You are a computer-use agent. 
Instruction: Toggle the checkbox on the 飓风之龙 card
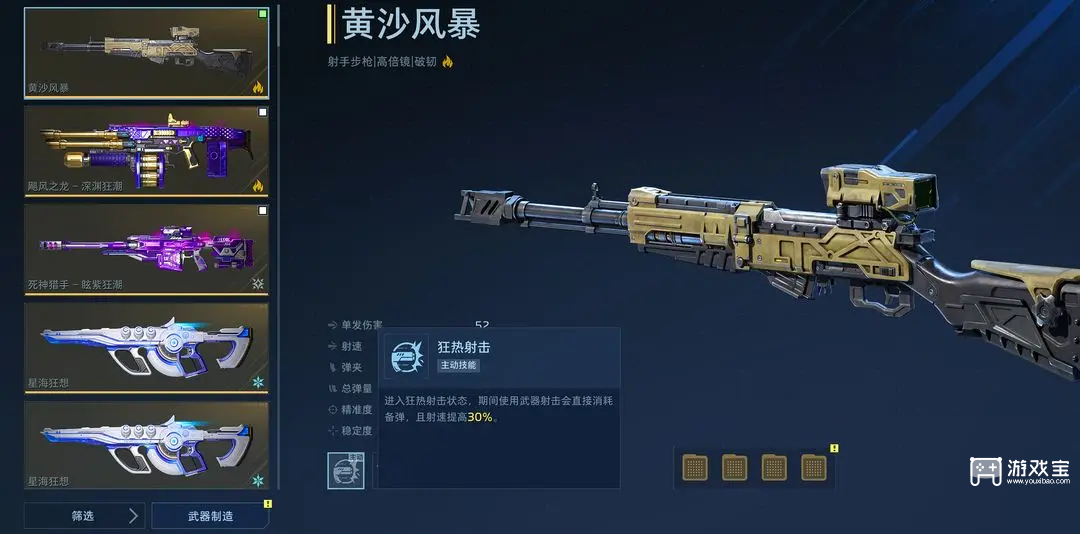coord(263,113)
